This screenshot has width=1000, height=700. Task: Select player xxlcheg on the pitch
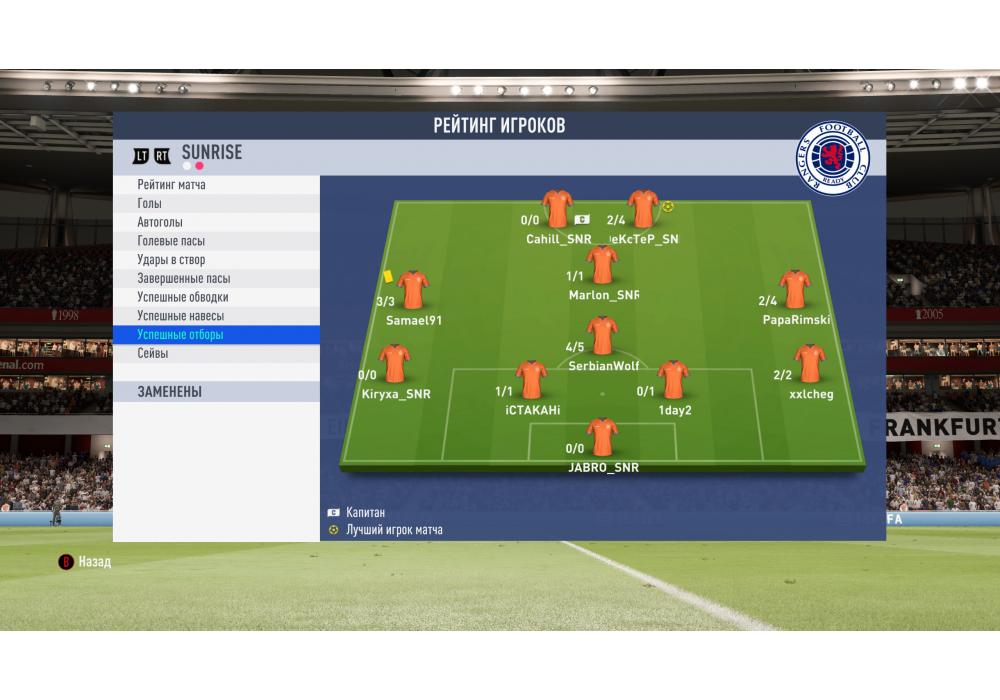pos(809,364)
